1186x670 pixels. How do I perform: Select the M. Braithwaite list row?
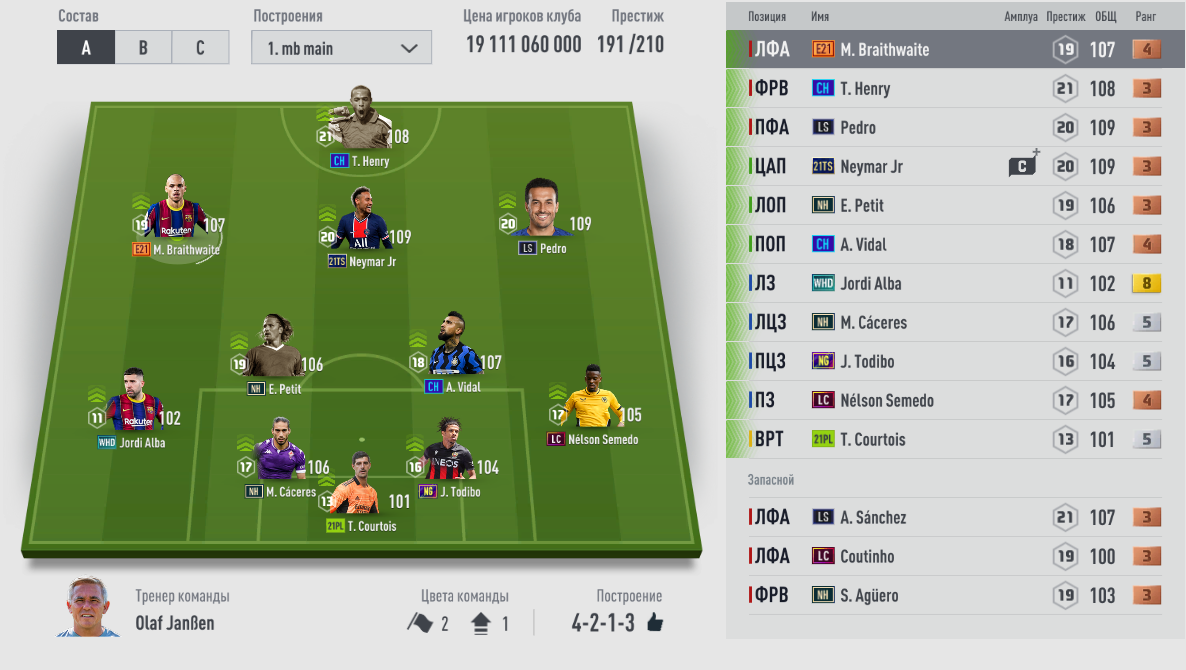(x=955, y=50)
